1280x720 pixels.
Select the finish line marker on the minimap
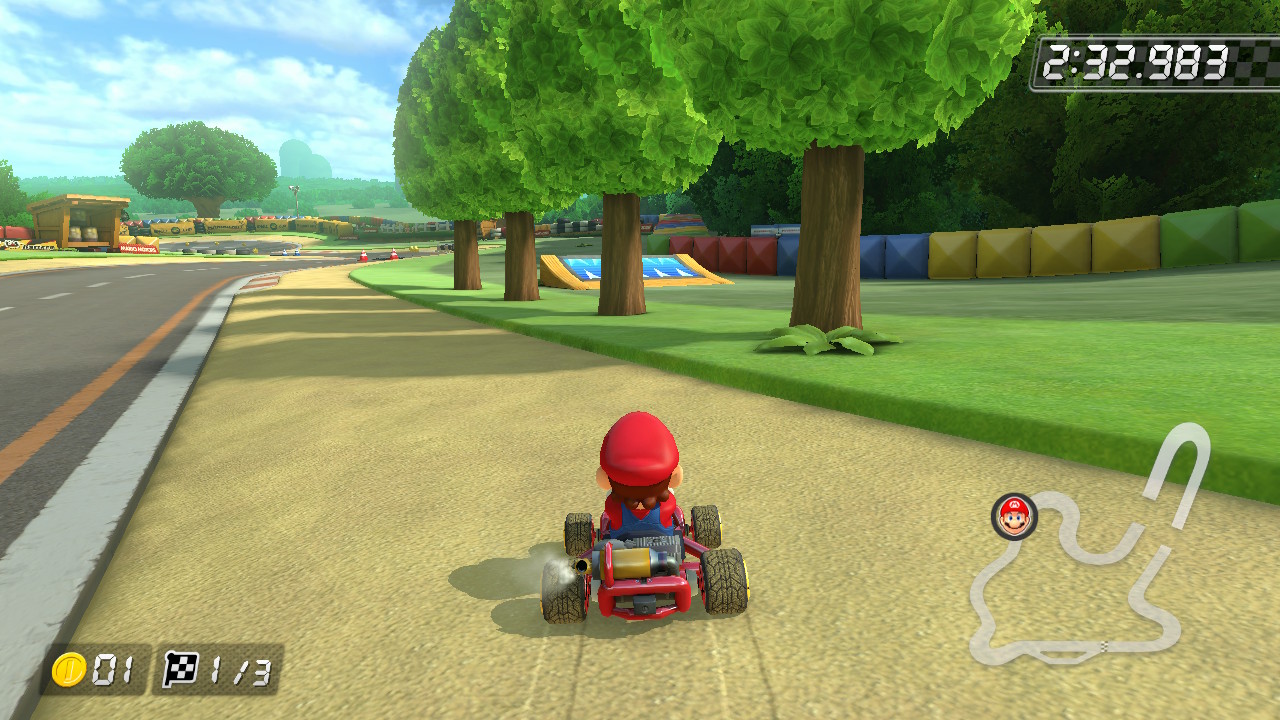coord(1105,644)
